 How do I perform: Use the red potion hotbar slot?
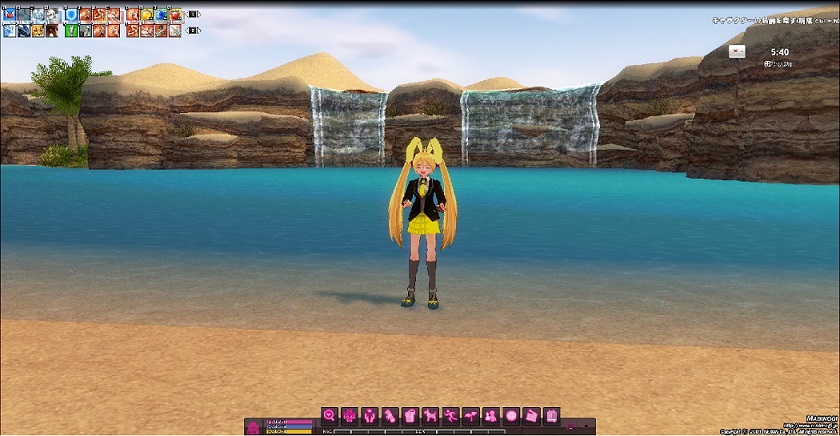coord(175,15)
